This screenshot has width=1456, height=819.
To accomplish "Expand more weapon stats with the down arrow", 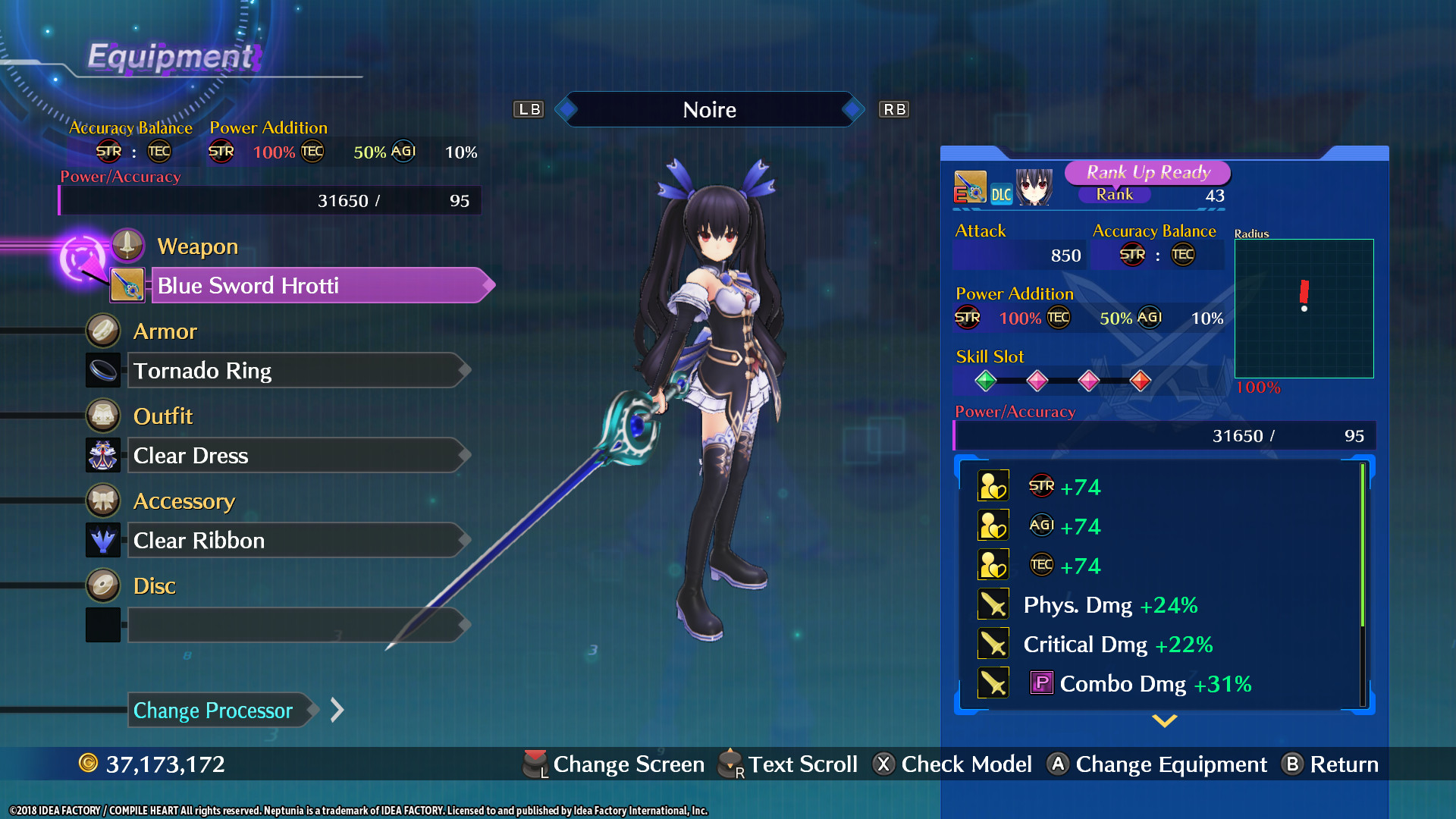I will click(x=1164, y=722).
